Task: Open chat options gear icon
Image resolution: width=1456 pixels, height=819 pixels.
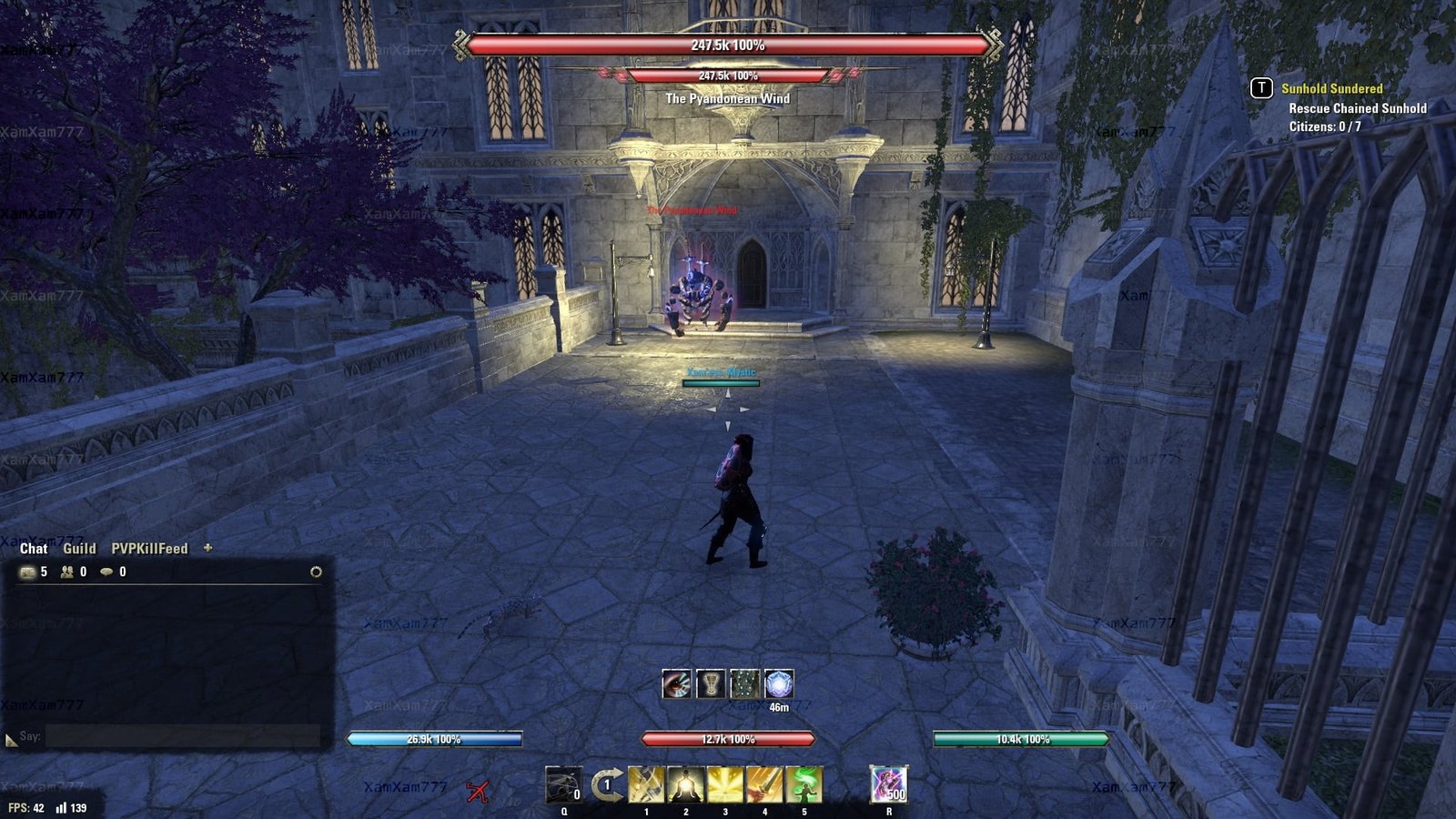Action: pos(316,572)
